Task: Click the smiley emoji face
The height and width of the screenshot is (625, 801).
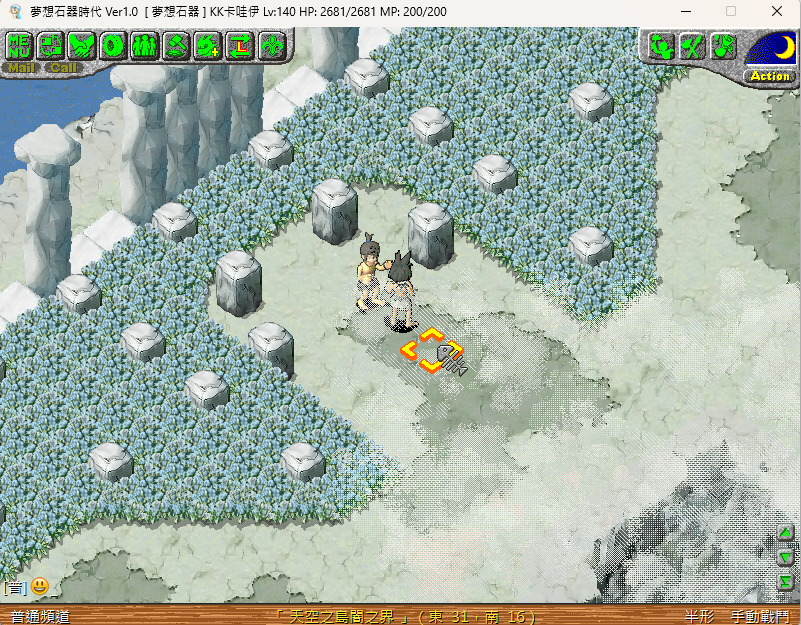Action: (x=40, y=586)
